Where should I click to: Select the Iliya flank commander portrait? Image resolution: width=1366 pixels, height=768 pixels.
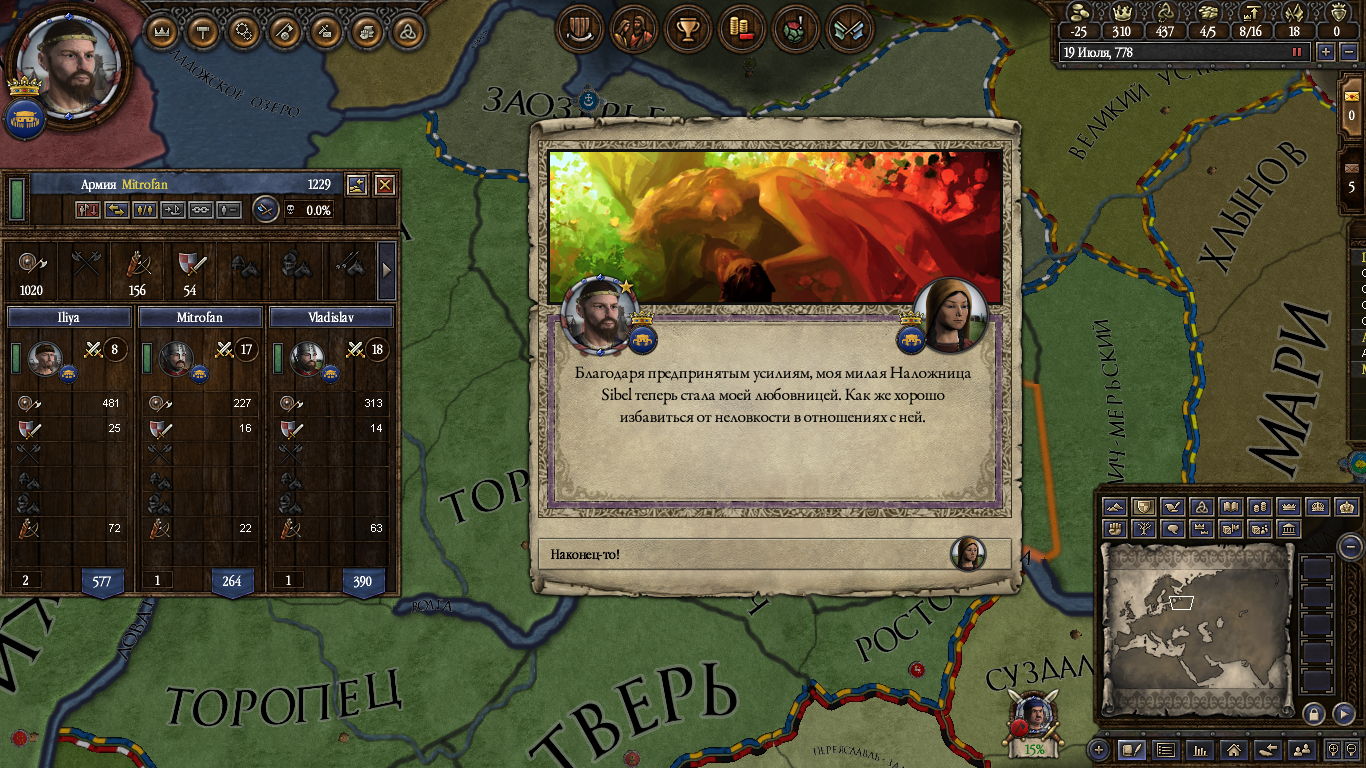[x=44, y=359]
